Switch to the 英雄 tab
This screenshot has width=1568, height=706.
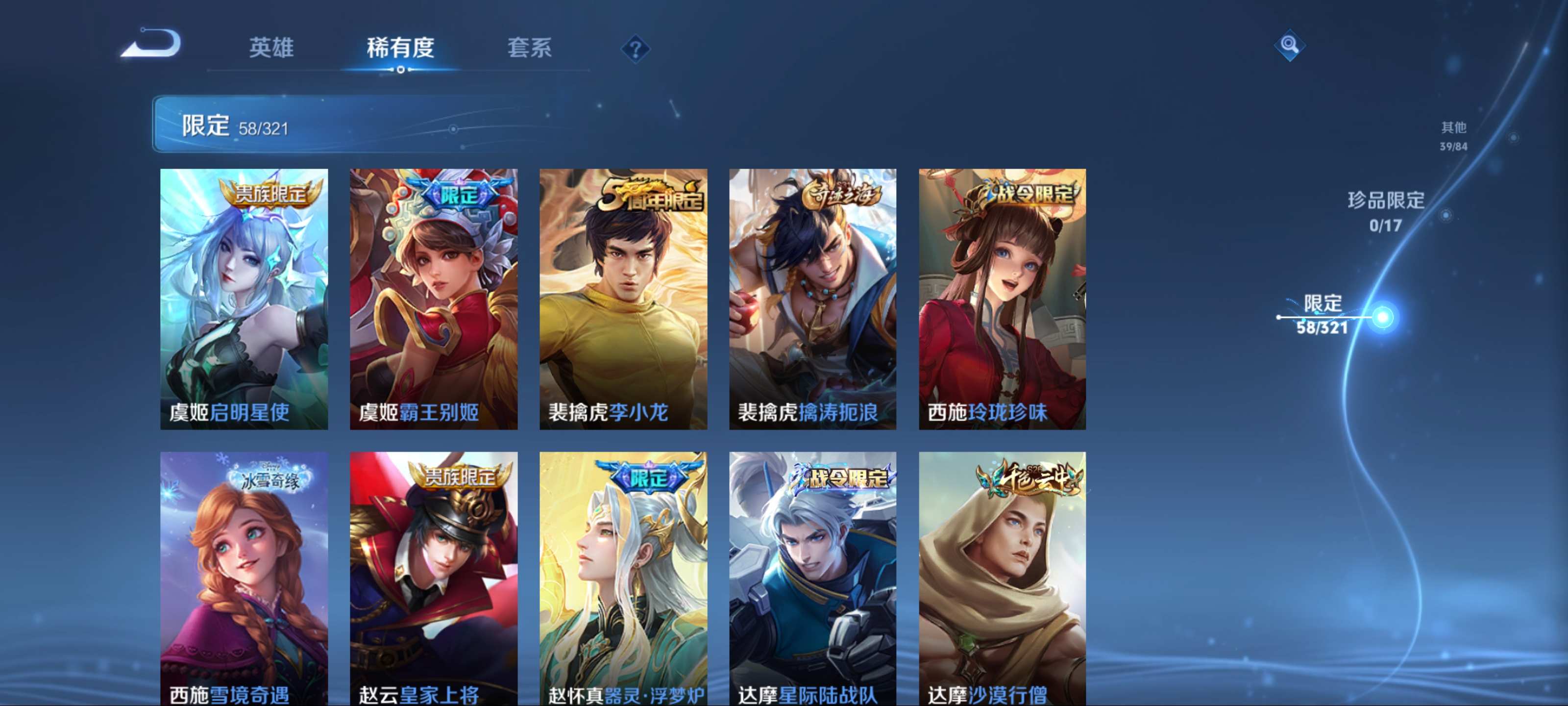(x=271, y=48)
